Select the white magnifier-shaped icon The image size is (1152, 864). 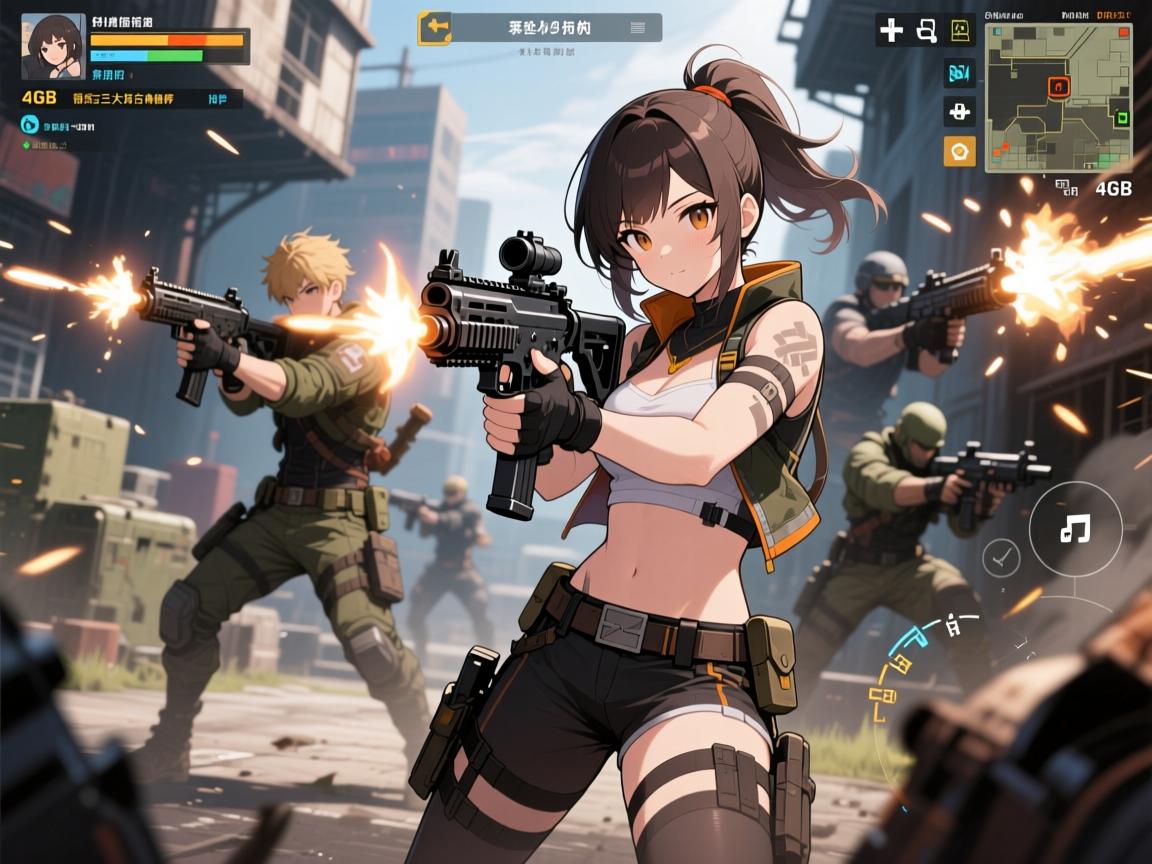[x=925, y=30]
